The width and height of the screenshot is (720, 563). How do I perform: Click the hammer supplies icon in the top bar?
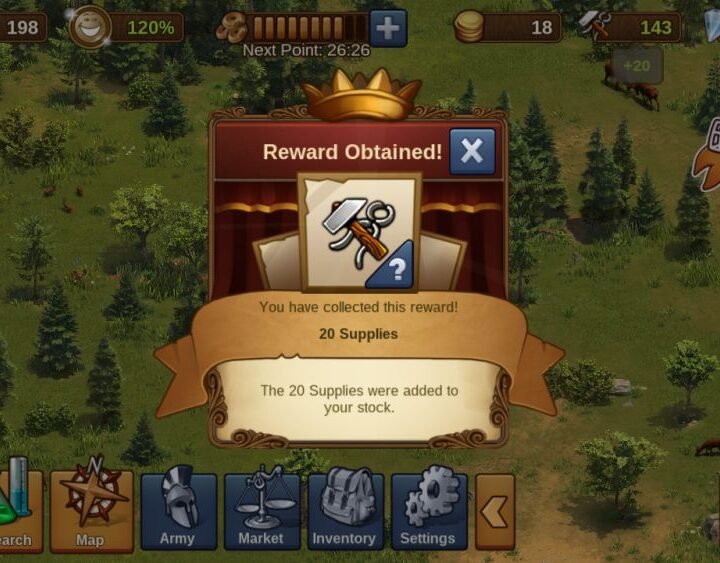596,27
